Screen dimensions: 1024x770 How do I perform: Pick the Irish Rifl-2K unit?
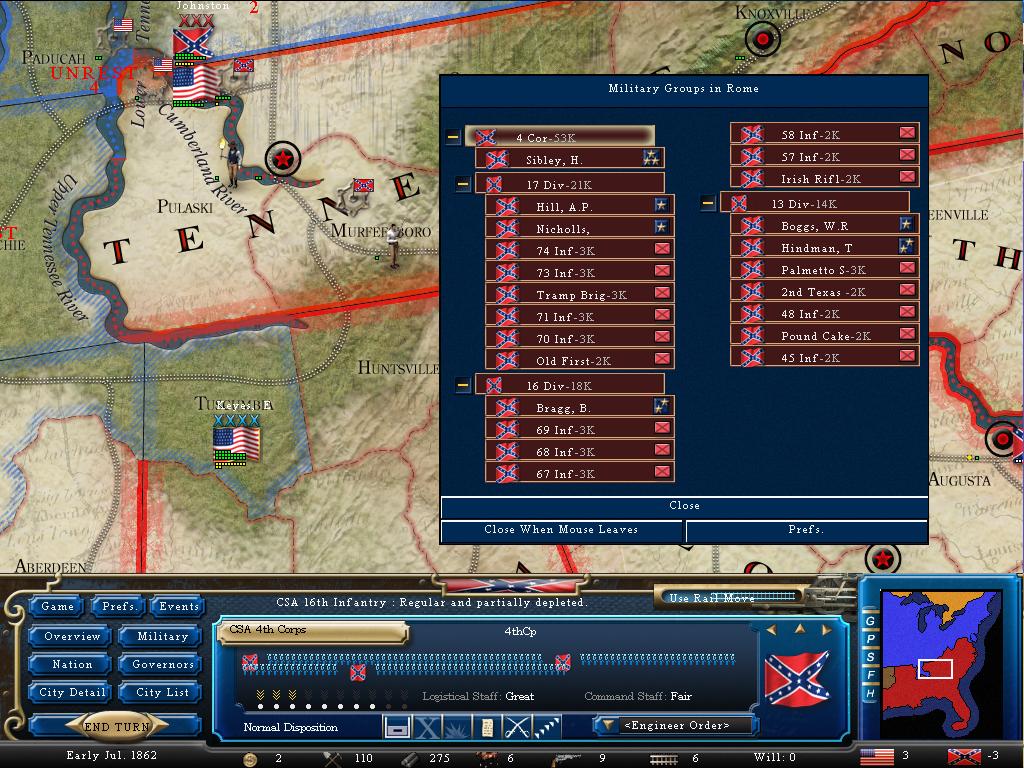tap(820, 179)
